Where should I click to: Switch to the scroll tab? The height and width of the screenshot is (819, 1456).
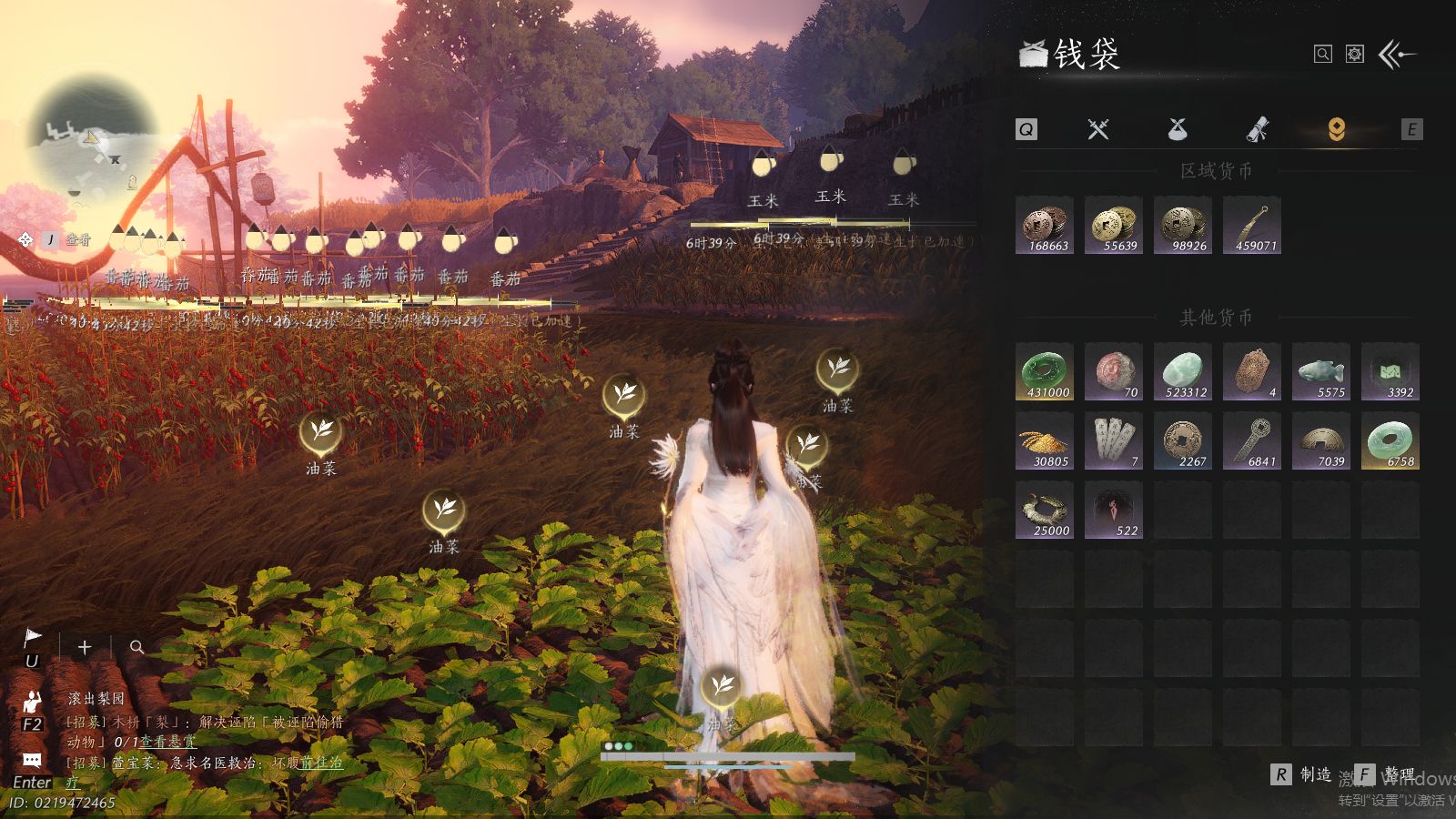coord(1257,129)
